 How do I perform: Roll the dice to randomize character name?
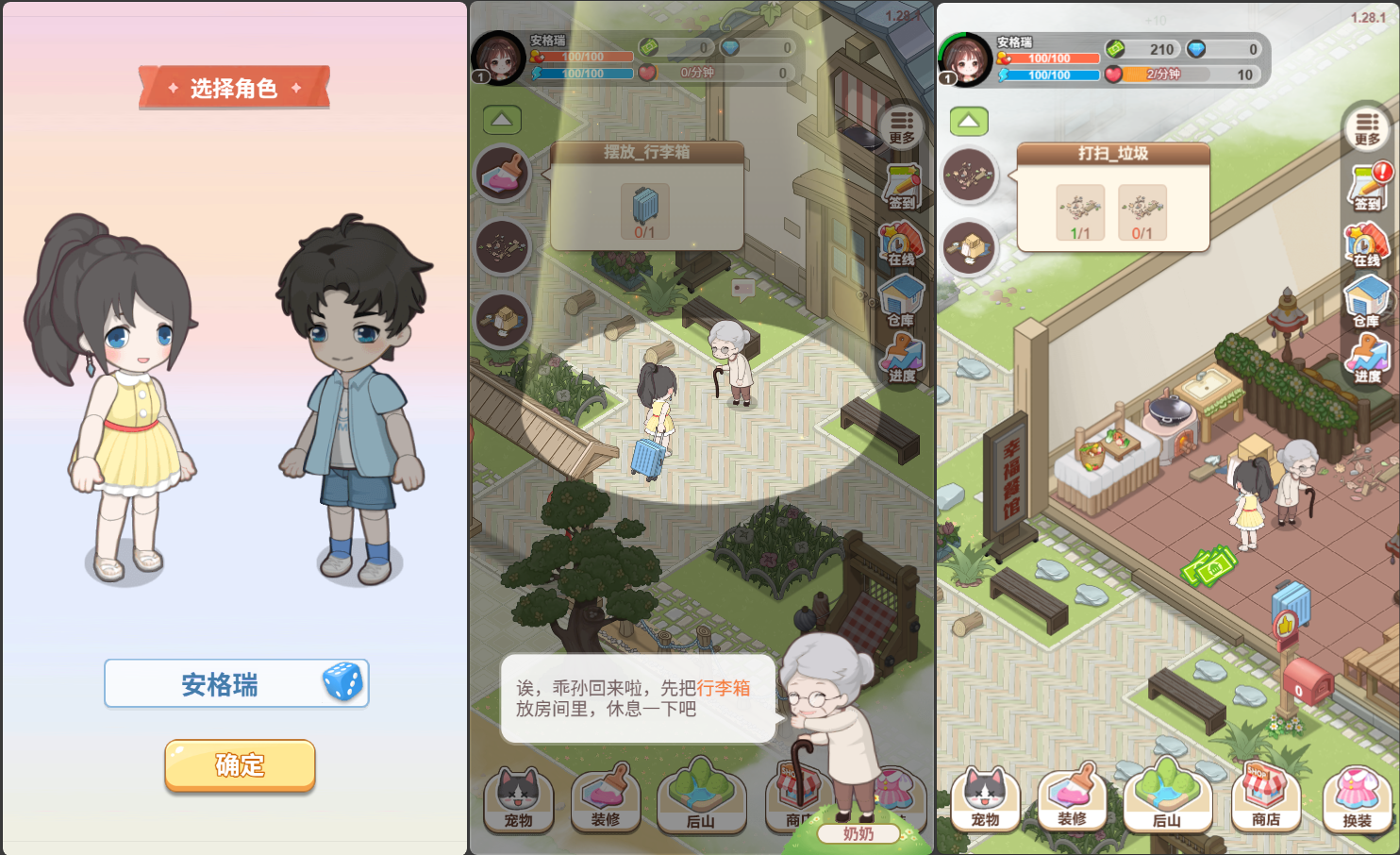(x=343, y=681)
